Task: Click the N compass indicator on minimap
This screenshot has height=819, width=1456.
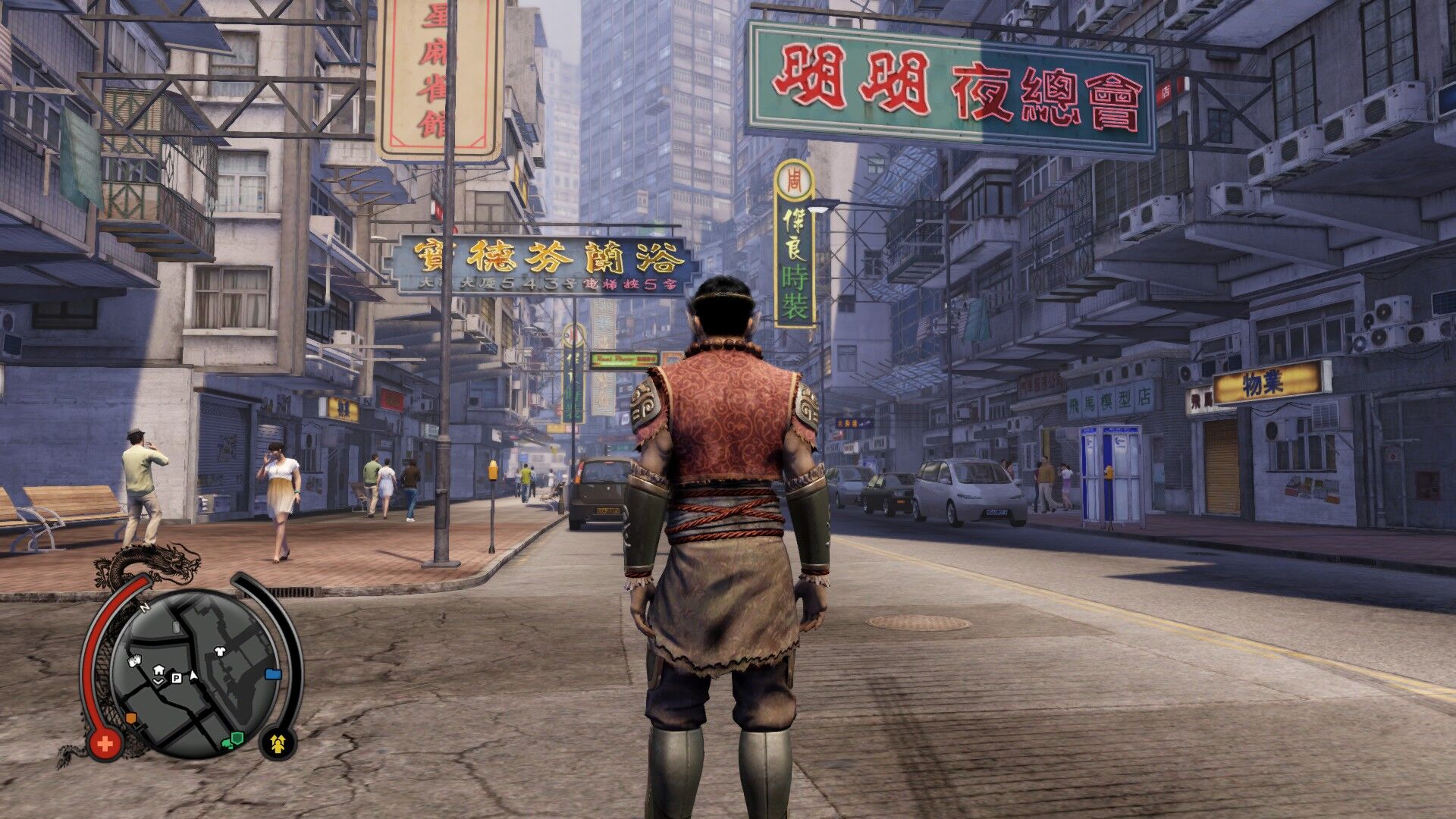Action: pyautogui.click(x=143, y=607)
